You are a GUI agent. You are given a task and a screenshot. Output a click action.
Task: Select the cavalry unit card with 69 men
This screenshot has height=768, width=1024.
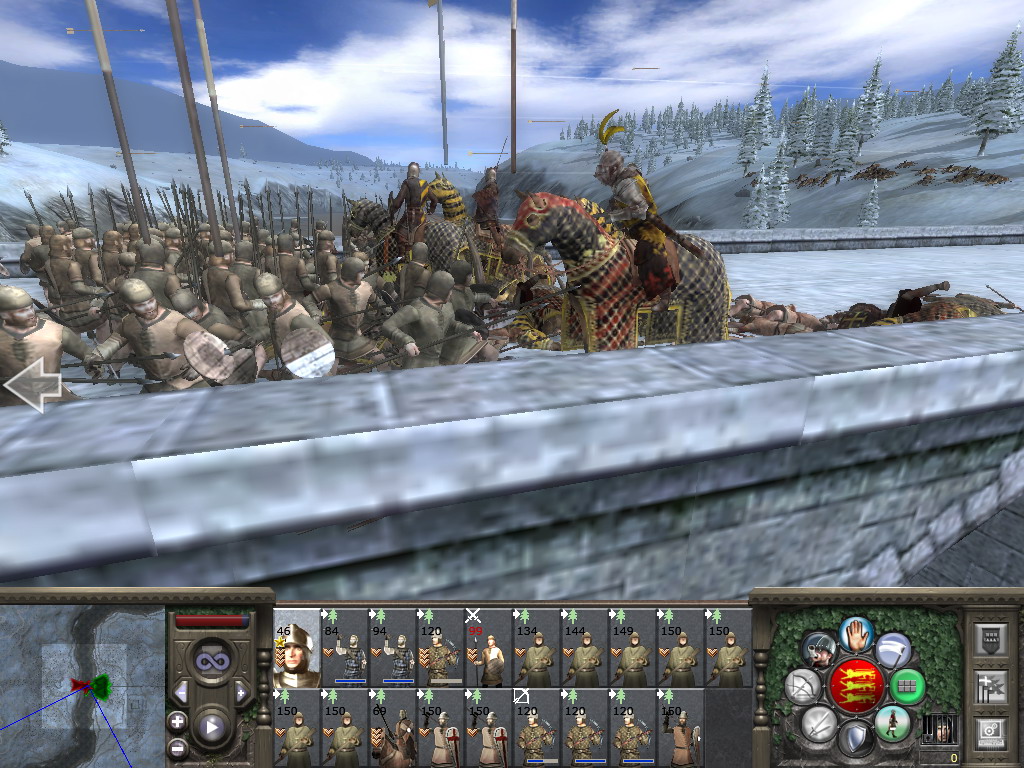point(392,728)
